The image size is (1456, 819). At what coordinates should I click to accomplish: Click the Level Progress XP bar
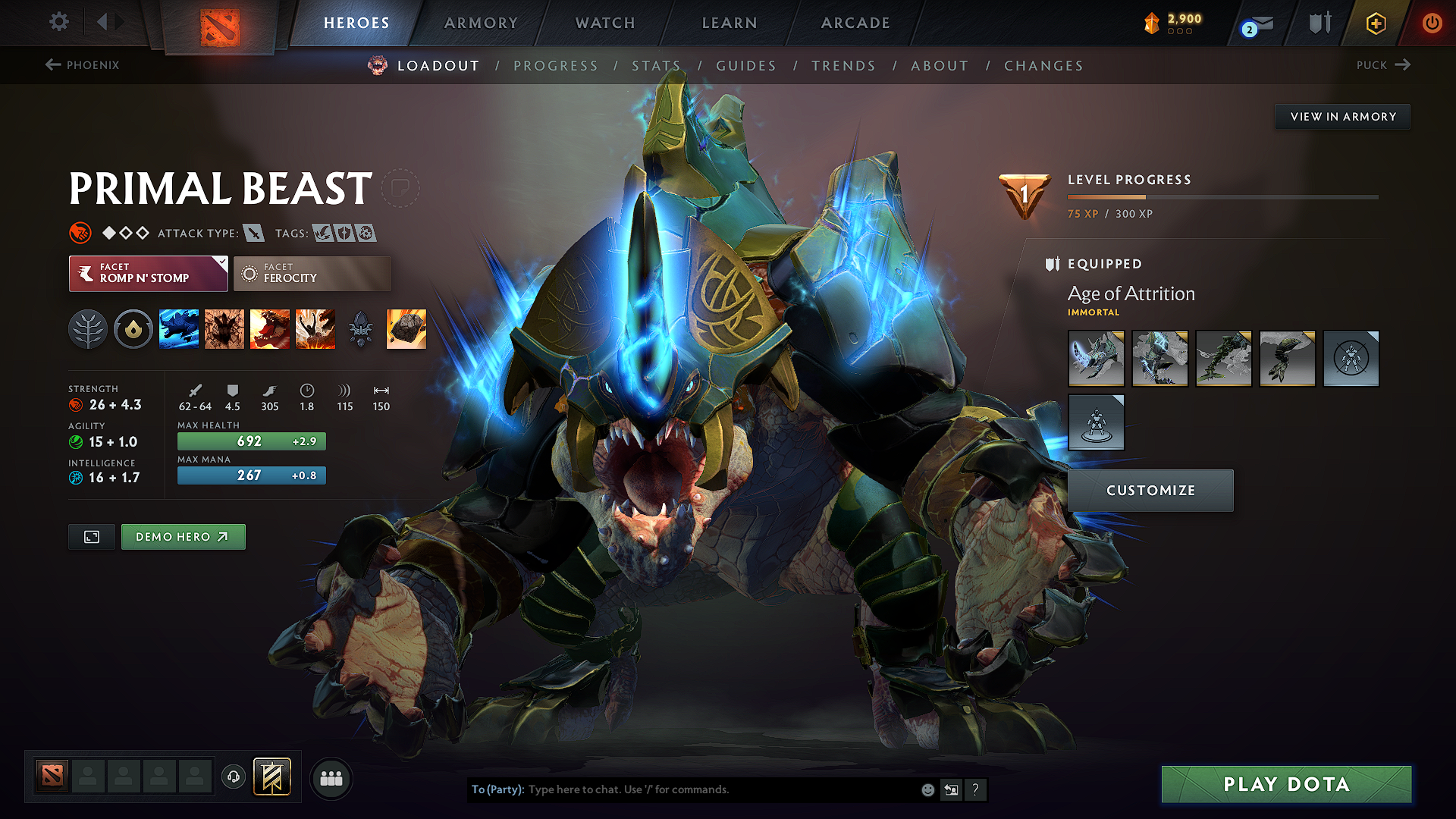point(1221,199)
